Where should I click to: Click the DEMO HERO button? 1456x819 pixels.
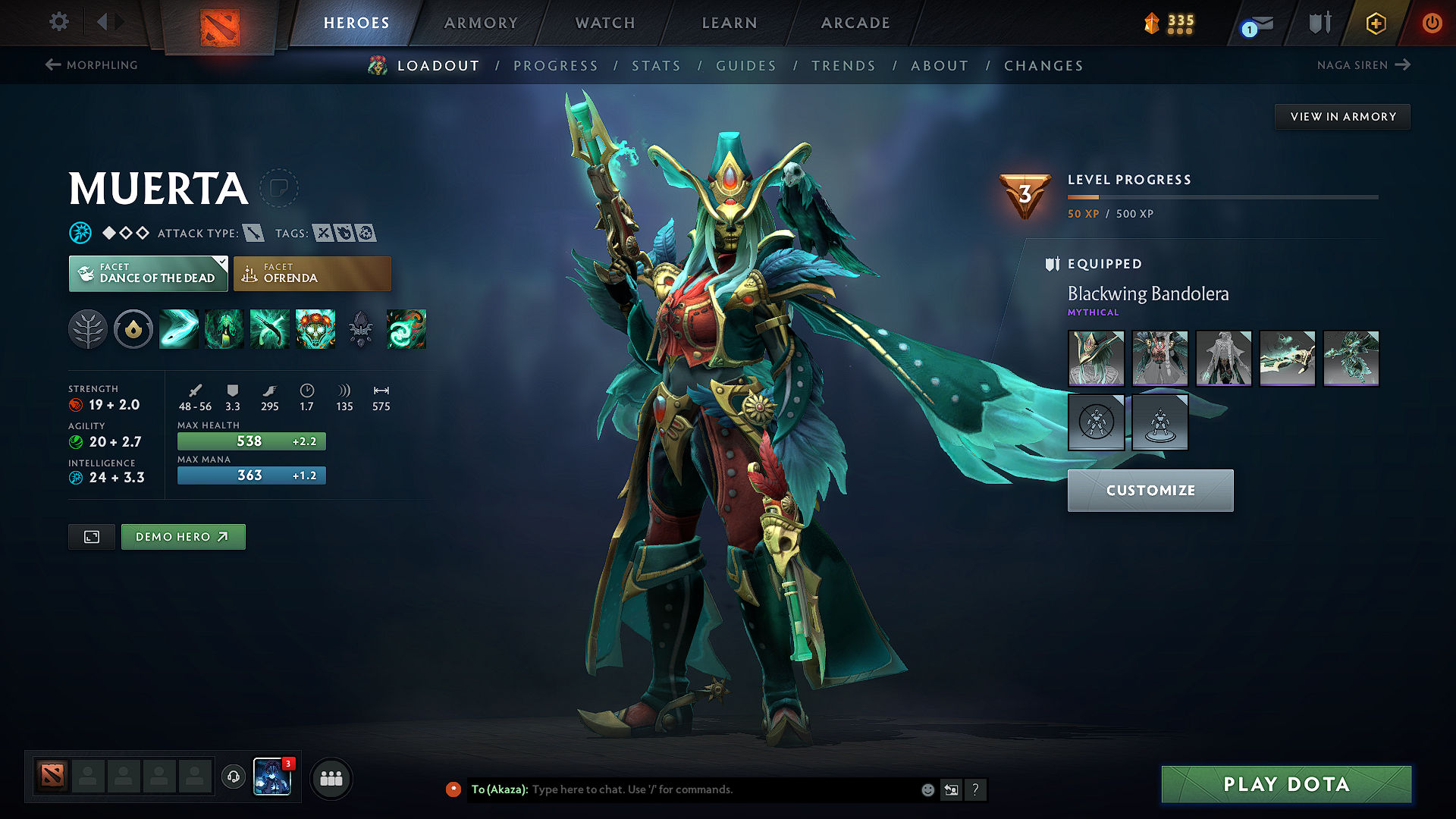tap(183, 536)
